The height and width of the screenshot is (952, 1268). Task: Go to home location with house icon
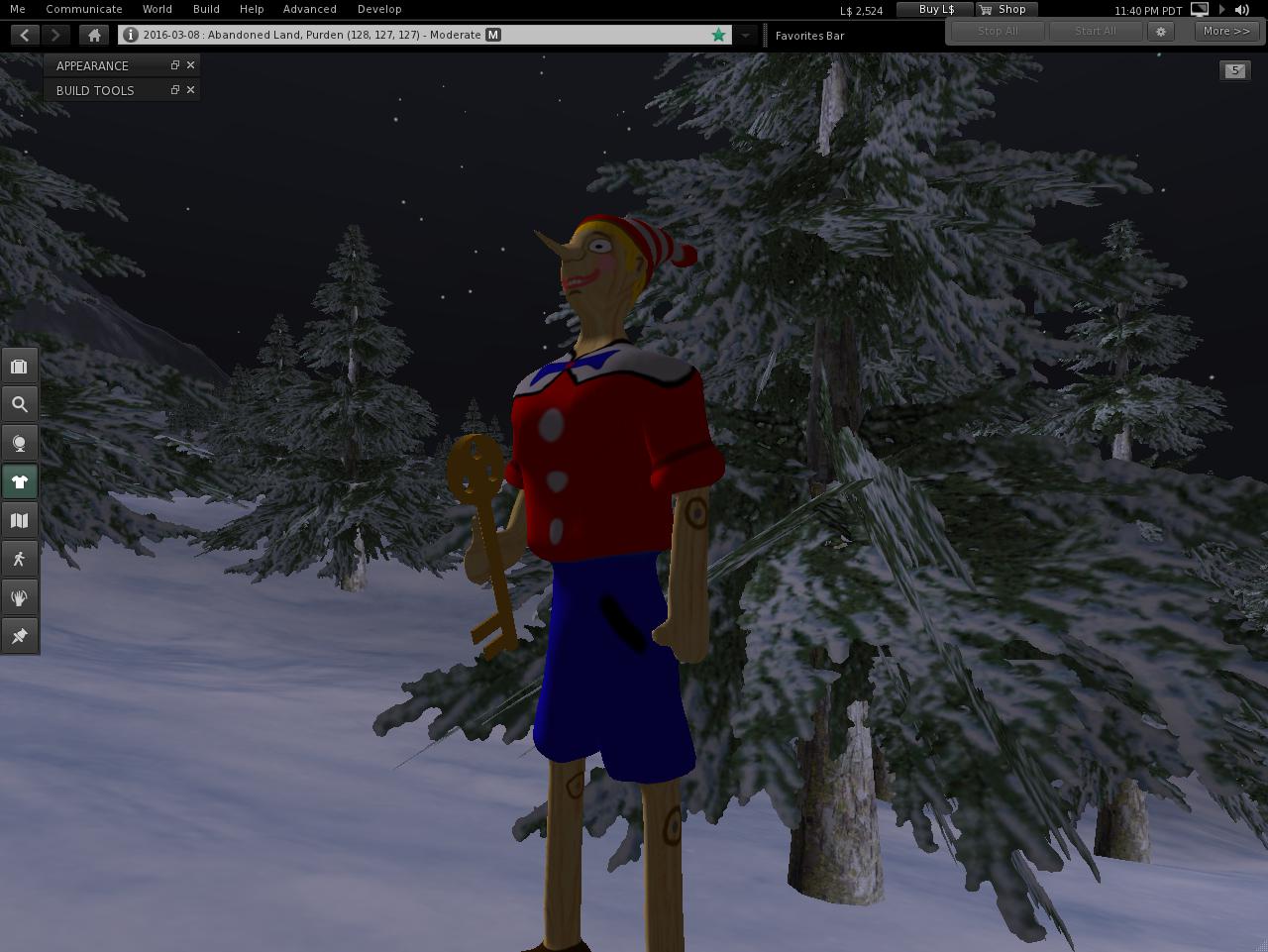point(94,35)
